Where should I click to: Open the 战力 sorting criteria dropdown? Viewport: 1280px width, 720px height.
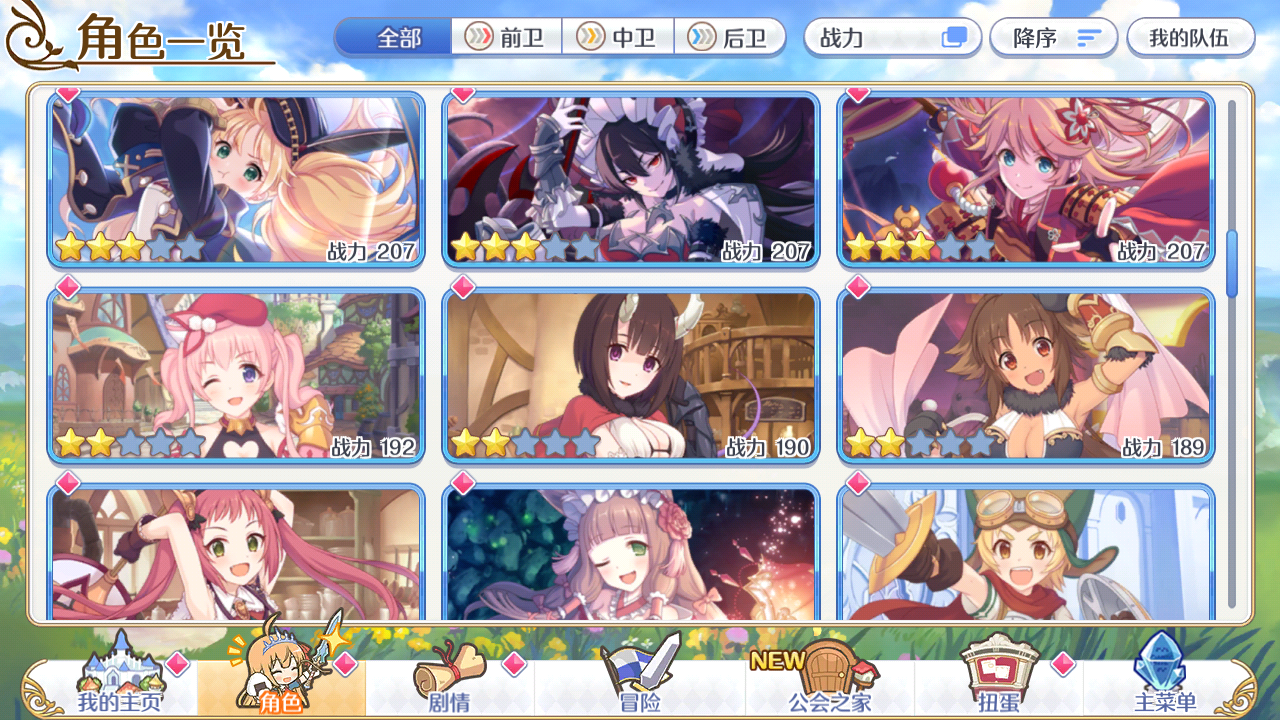coord(880,37)
